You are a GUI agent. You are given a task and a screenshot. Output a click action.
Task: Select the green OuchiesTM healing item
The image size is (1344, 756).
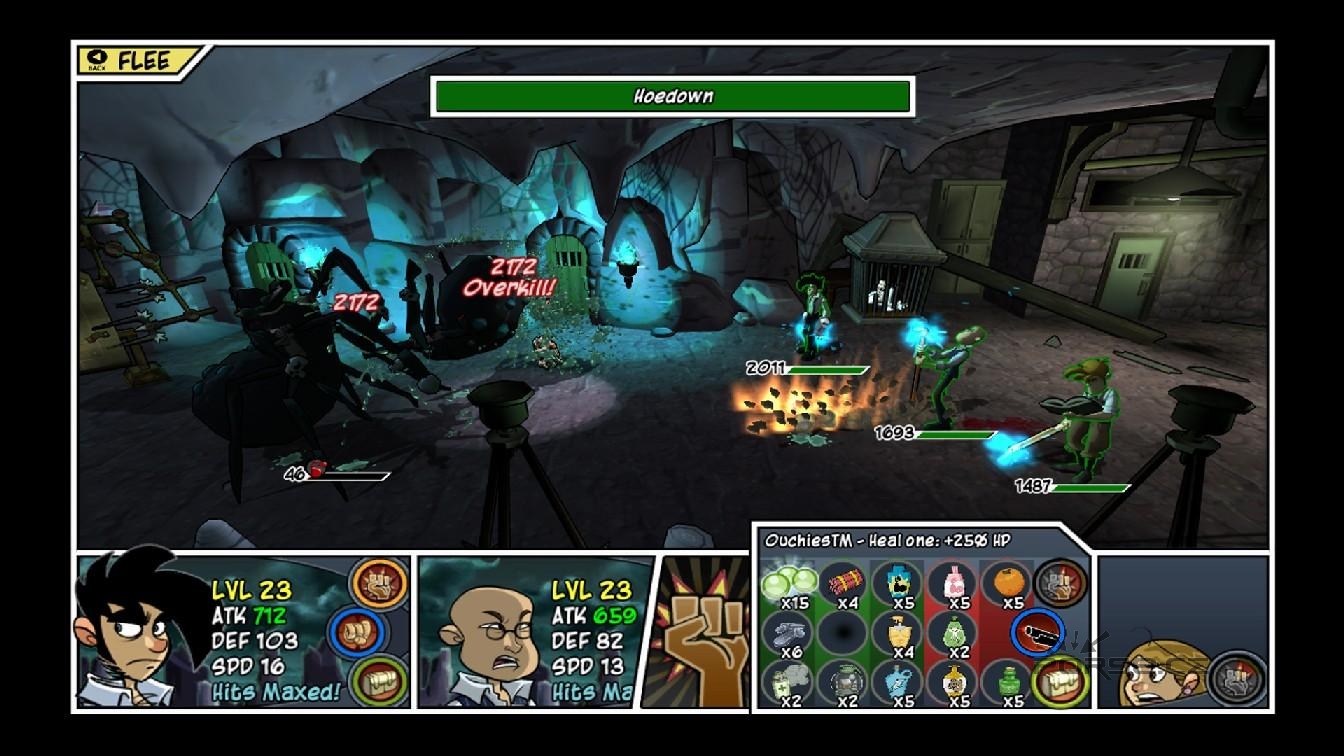pos(790,581)
